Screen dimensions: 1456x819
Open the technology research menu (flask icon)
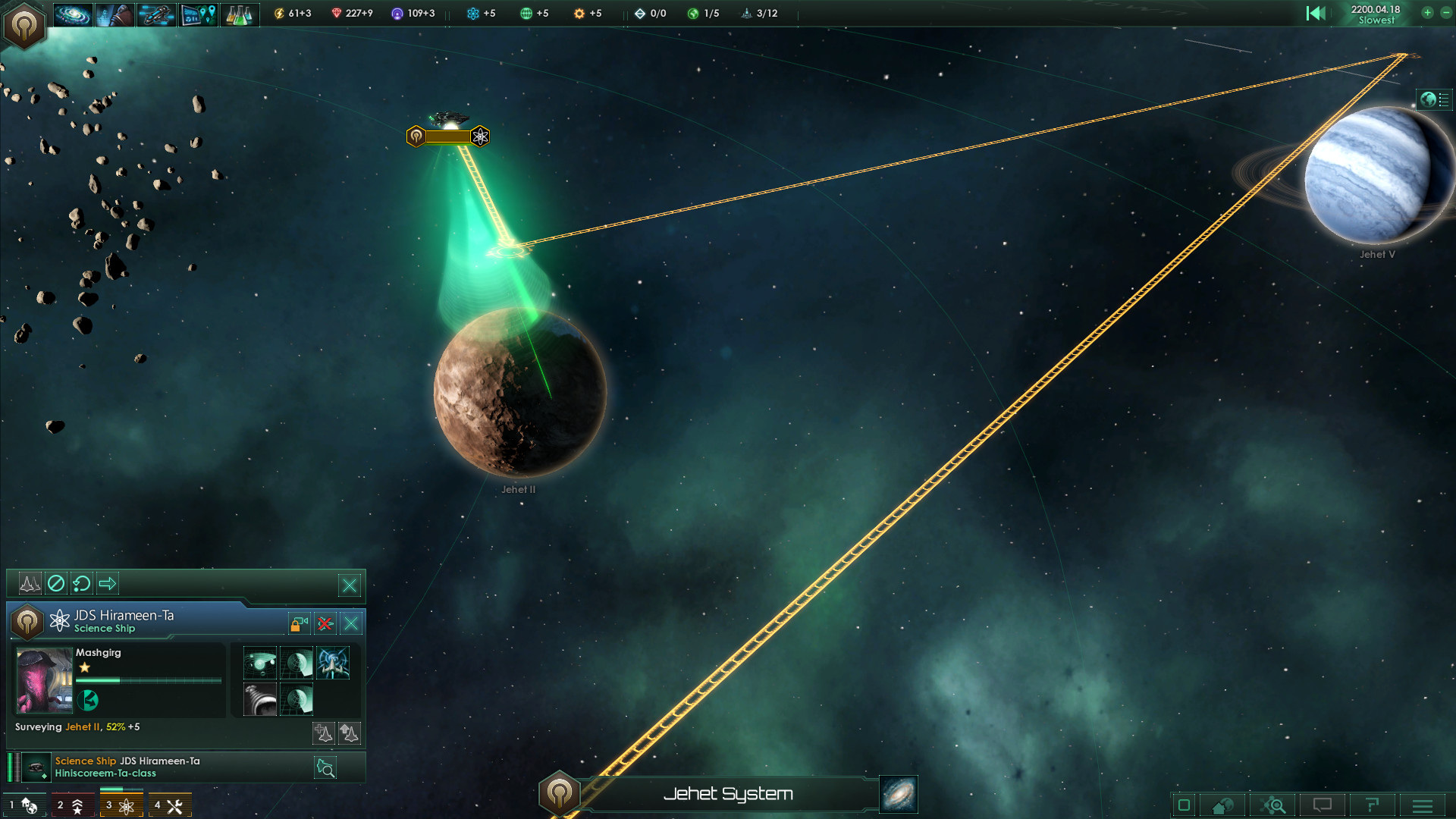click(x=240, y=14)
